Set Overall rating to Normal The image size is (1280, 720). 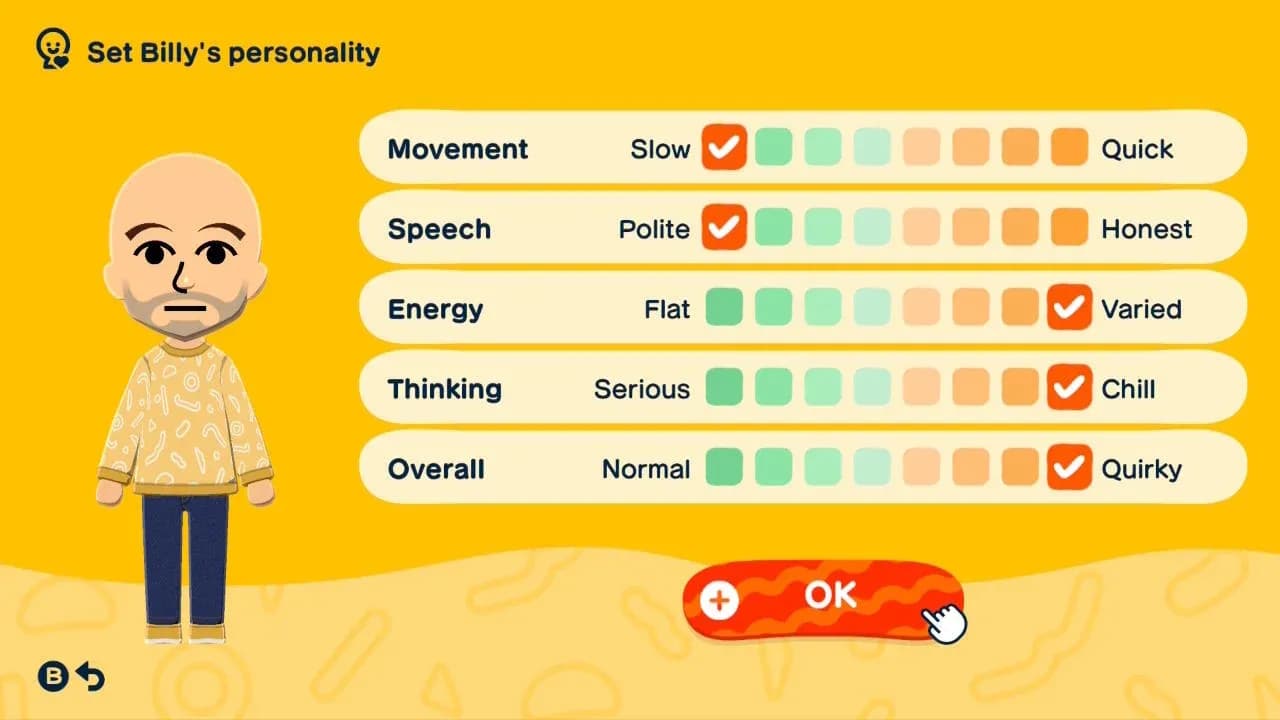tap(724, 468)
